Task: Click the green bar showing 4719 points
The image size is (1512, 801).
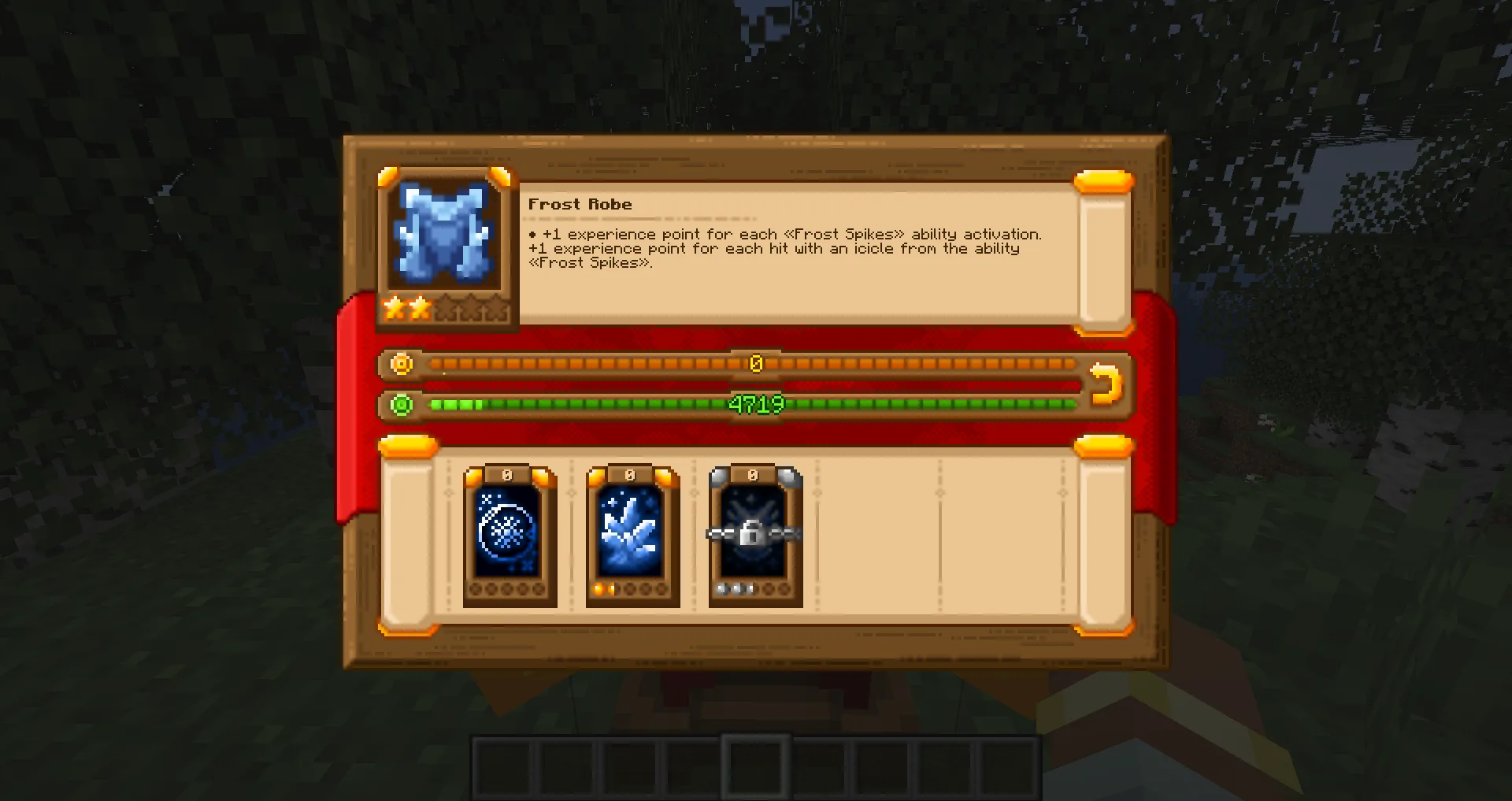Action: click(x=756, y=404)
